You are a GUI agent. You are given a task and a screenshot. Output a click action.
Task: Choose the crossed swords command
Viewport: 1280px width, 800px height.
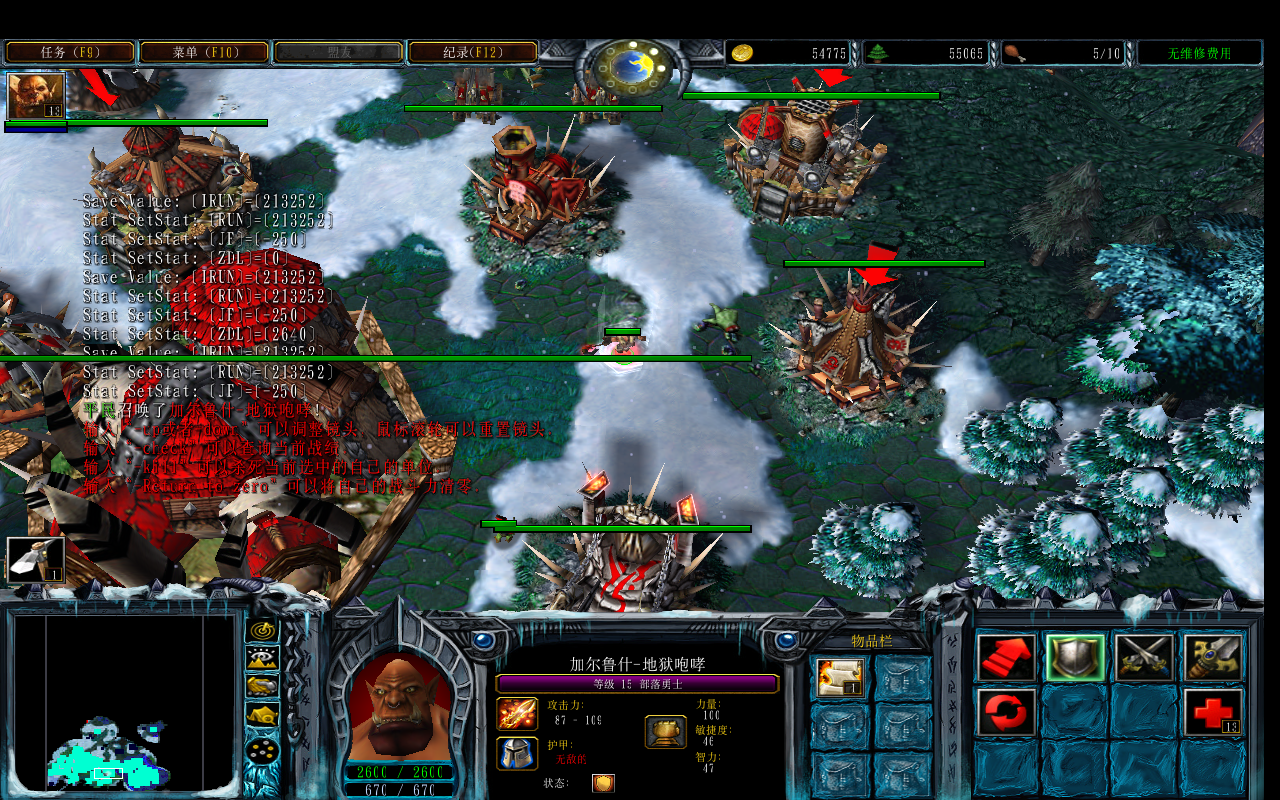(x=1144, y=658)
